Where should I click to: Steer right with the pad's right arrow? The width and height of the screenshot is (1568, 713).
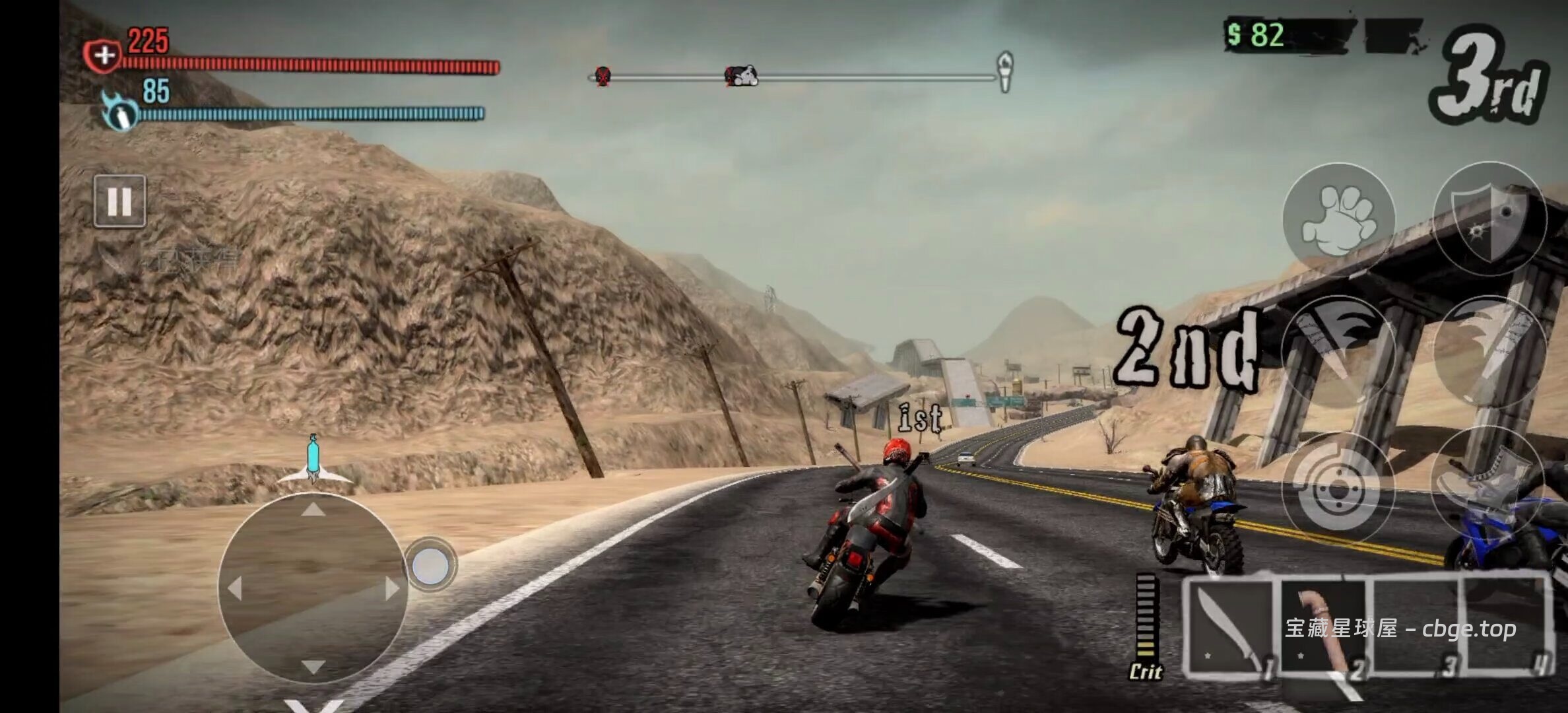point(392,588)
